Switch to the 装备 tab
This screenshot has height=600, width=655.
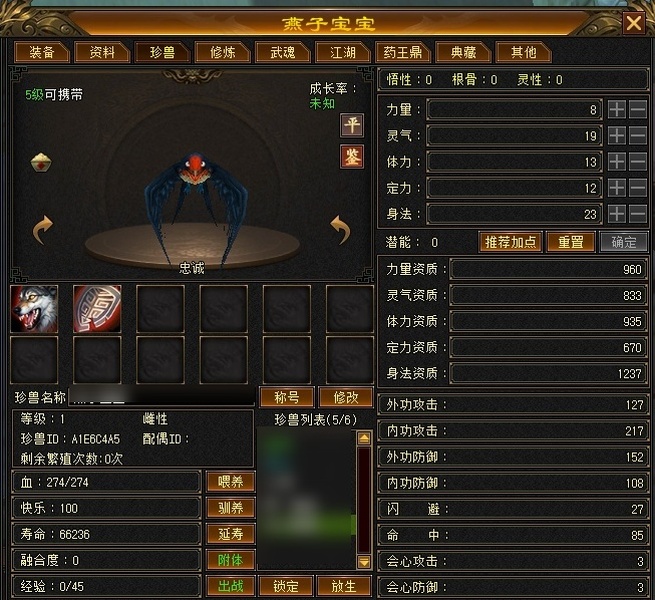click(x=42, y=52)
